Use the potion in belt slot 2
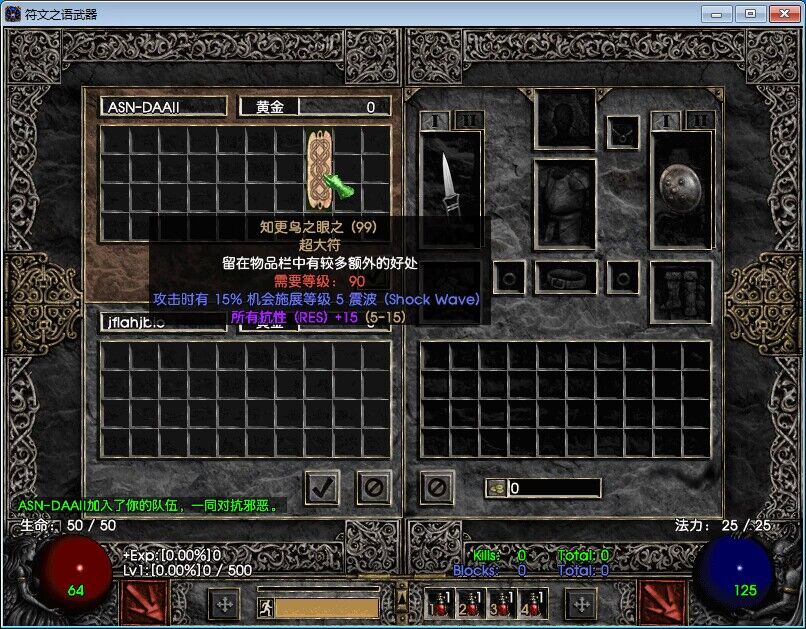 470,603
